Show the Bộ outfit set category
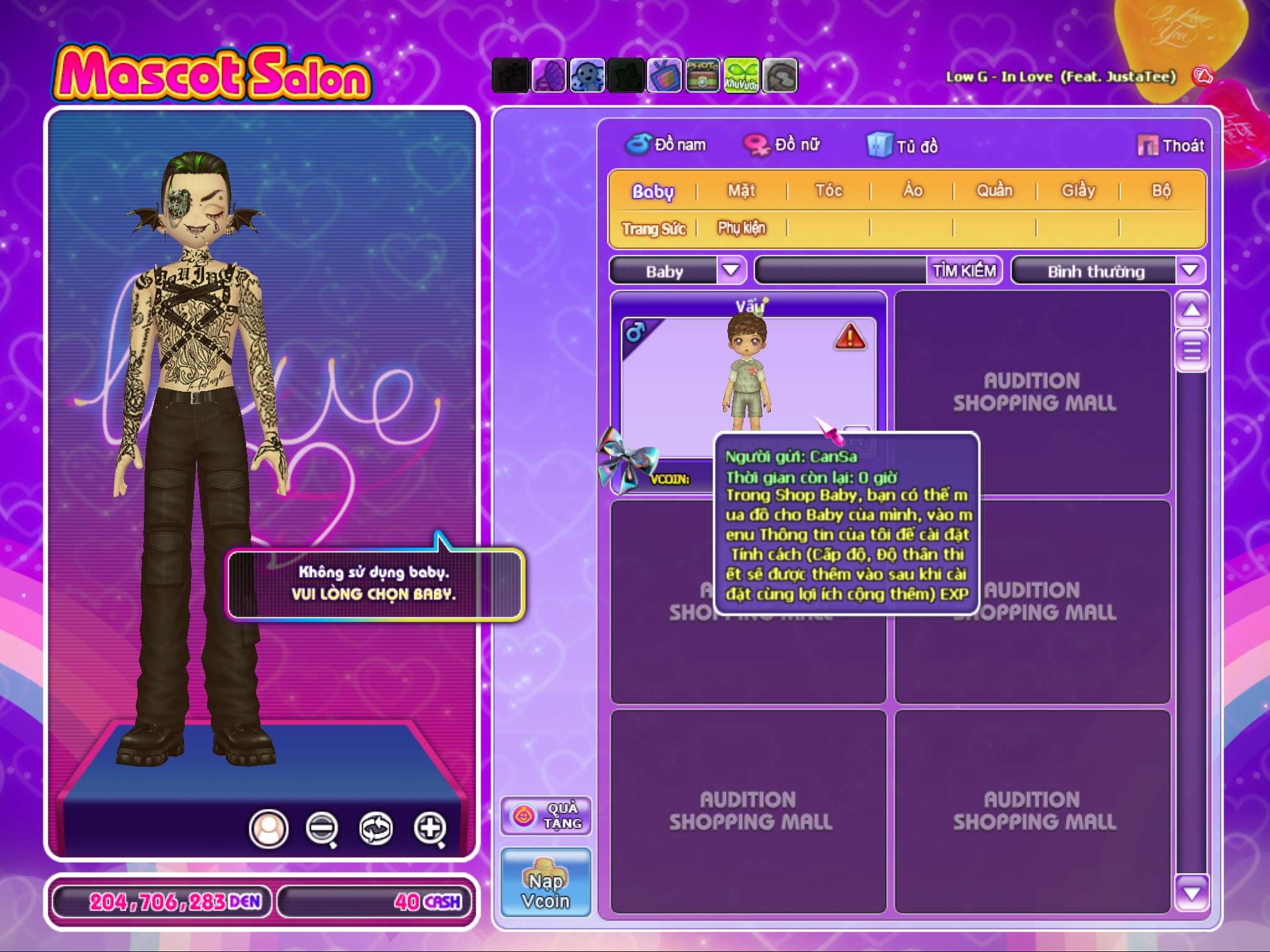1270x952 pixels. pyautogui.click(x=1161, y=191)
